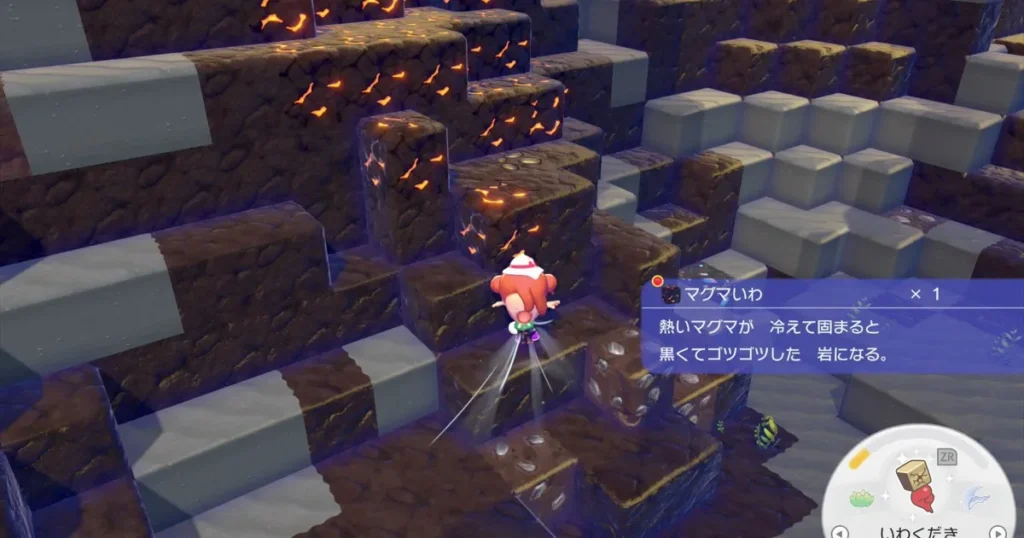Viewport: 1024px width, 538px height.
Task: Click the right arrow of the ability wheel
Action: pos(996,531)
